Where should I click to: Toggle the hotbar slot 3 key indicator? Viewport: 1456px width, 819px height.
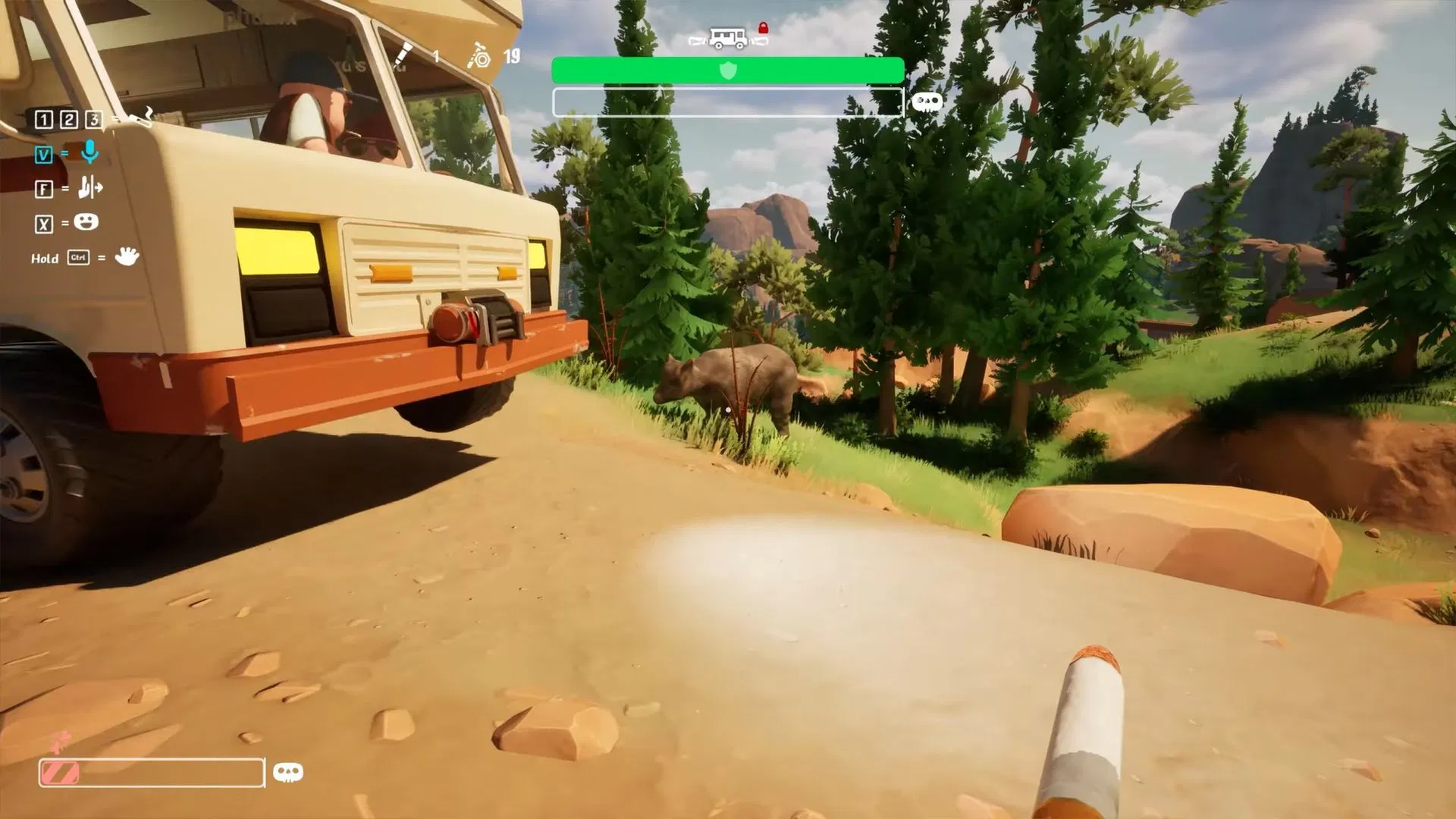pos(93,118)
